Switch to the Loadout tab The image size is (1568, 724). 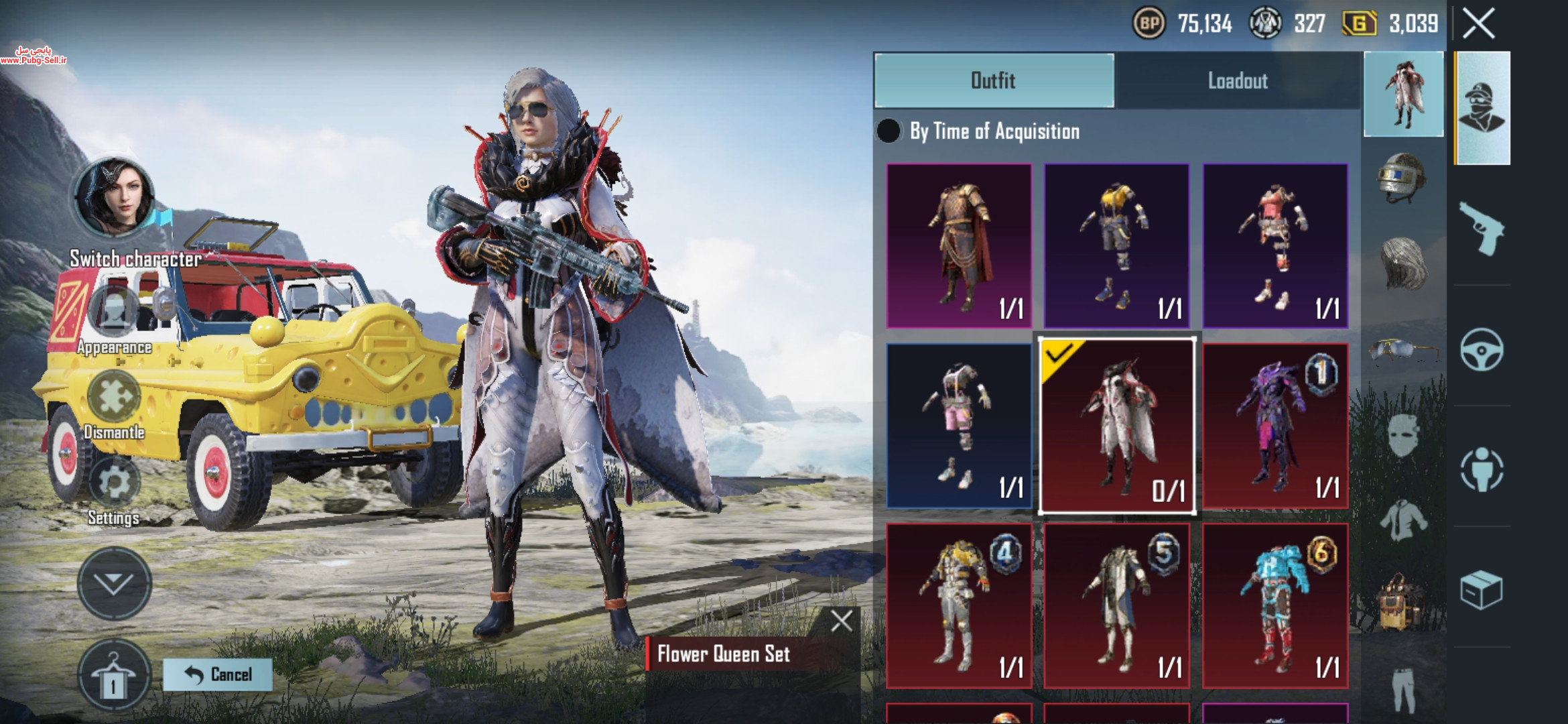pyautogui.click(x=1237, y=81)
